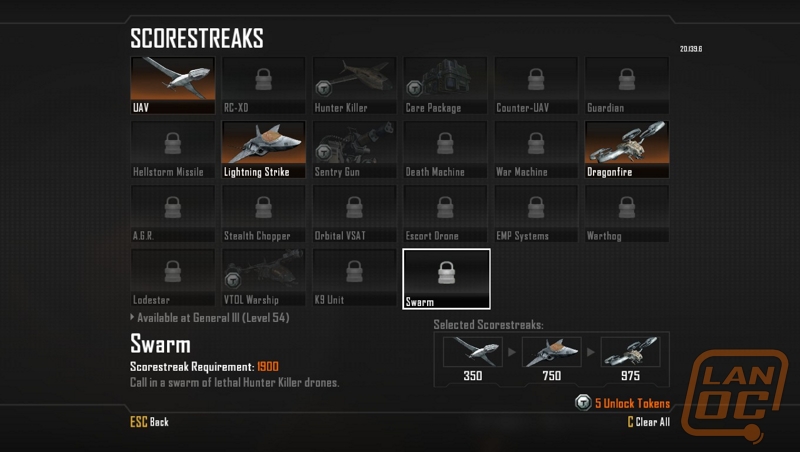This screenshot has width=800, height=452.
Task: Select the Hunter Killer scorestreak tile
Action: [355, 85]
